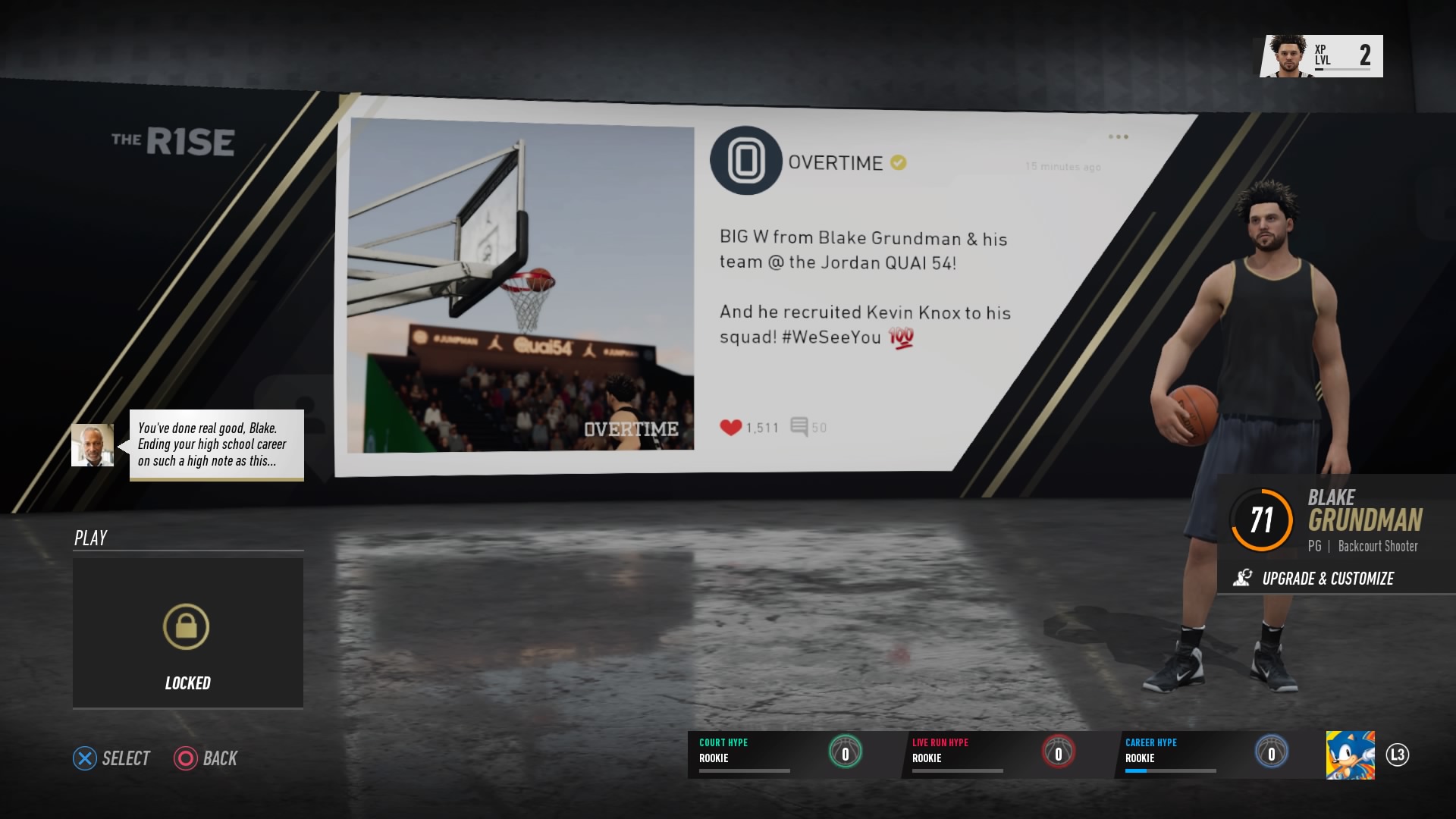Click the heart icon to like the post
The image size is (1456, 819).
point(730,426)
